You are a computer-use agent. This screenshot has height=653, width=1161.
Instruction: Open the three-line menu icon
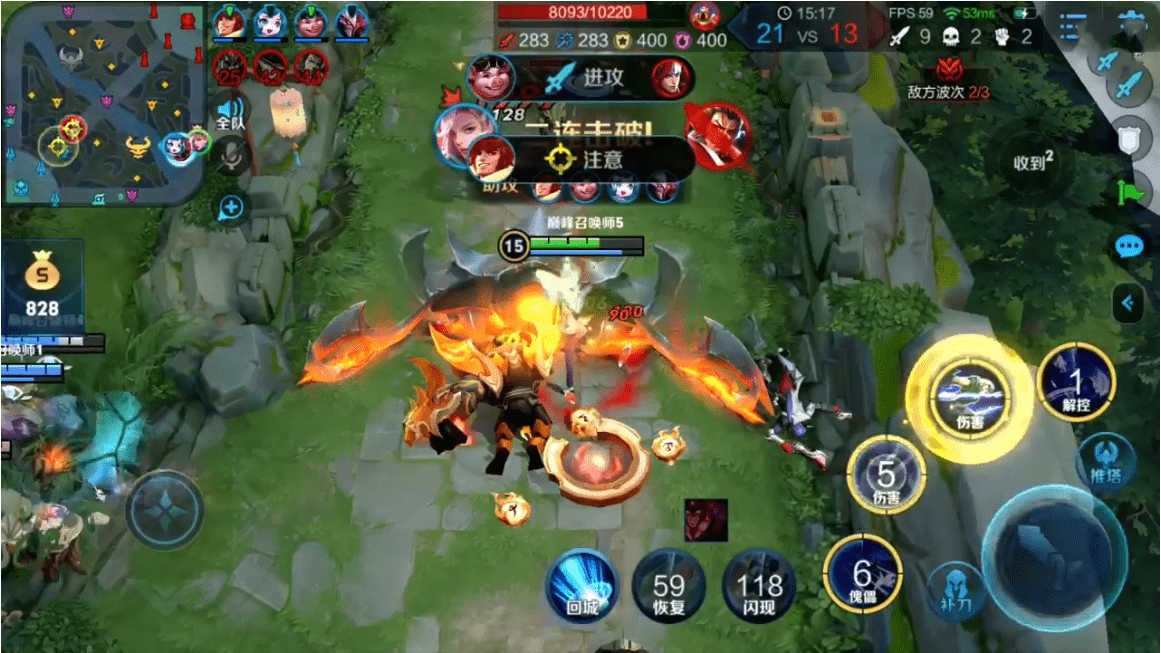[x=1070, y=28]
